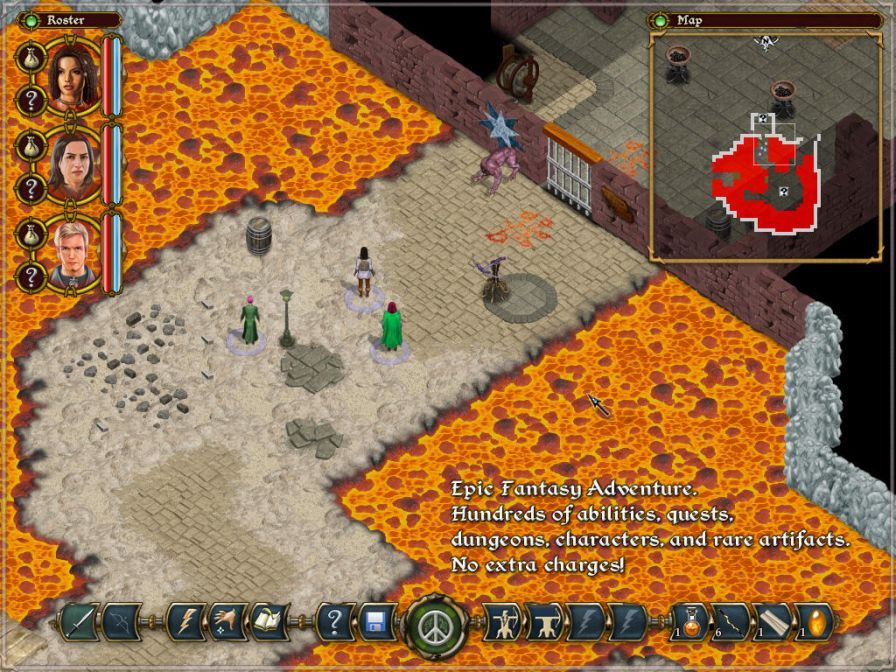Activate the hand with sparkles icon
896x672 pixels.
(227, 622)
